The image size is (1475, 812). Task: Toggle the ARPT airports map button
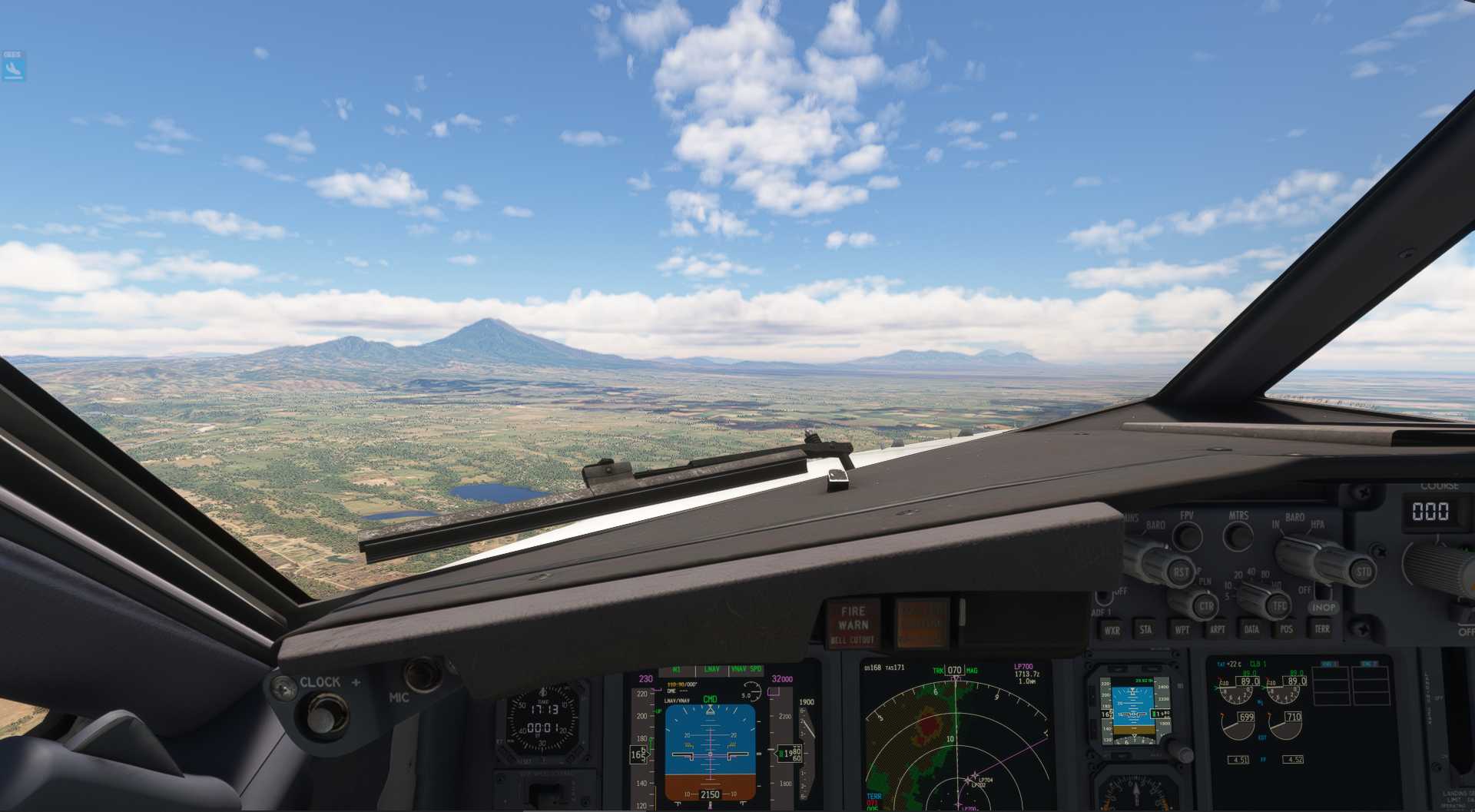tap(1218, 630)
